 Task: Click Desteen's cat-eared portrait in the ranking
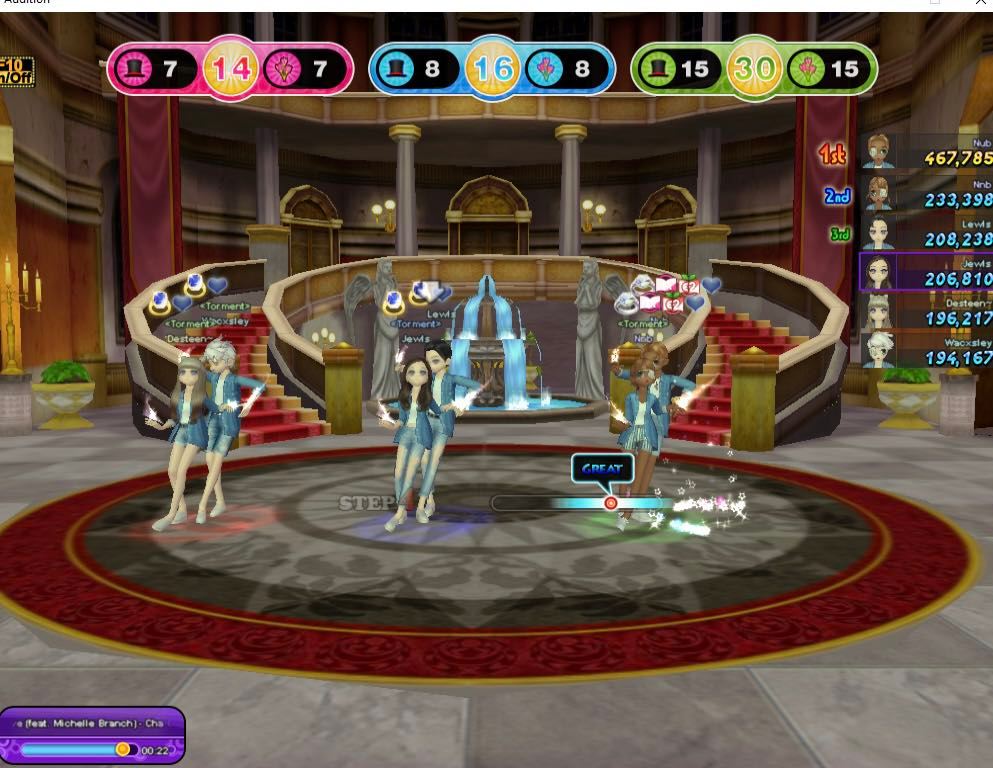[878, 312]
